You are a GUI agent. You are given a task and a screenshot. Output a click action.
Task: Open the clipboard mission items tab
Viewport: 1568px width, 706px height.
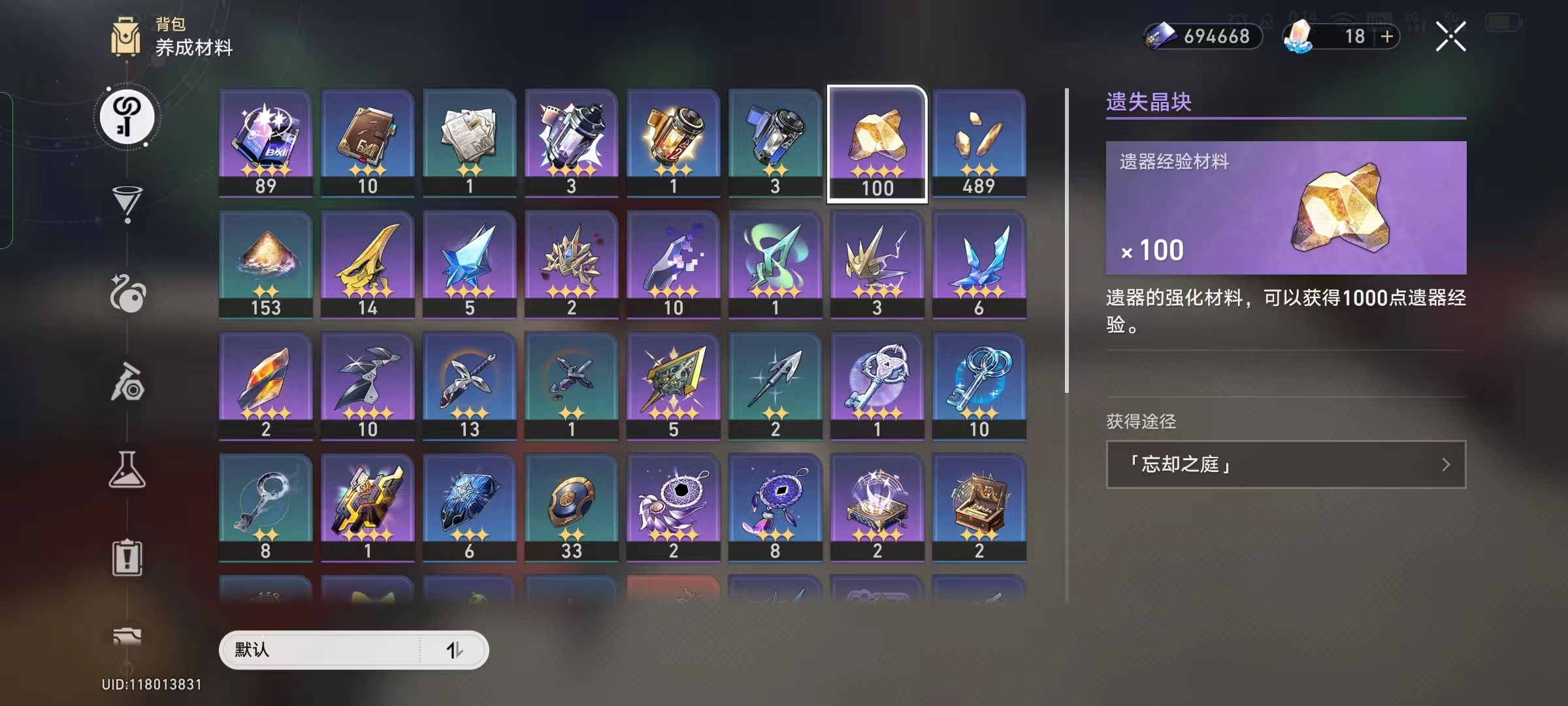pyautogui.click(x=127, y=558)
